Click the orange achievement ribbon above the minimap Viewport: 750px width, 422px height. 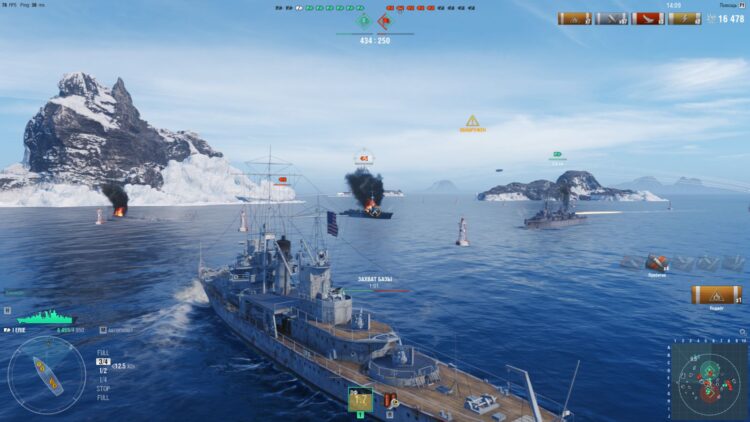[716, 294]
